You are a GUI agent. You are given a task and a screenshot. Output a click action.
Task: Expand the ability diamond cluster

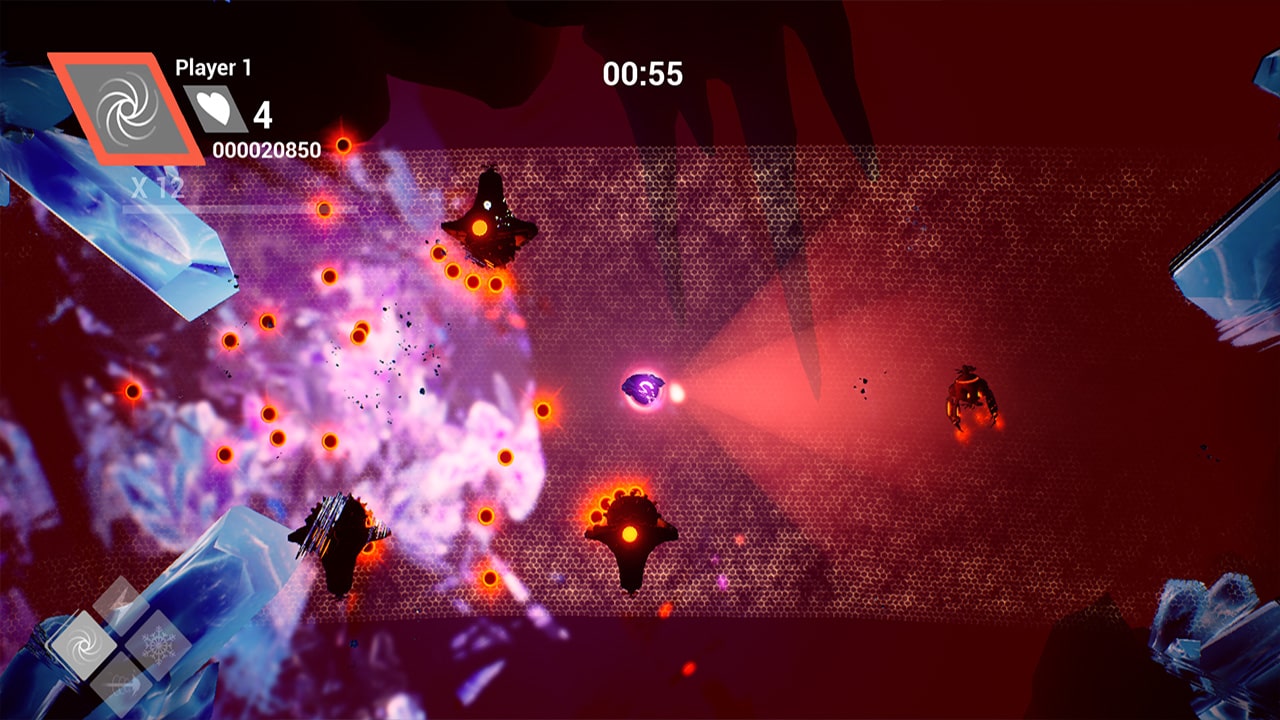coord(120,645)
